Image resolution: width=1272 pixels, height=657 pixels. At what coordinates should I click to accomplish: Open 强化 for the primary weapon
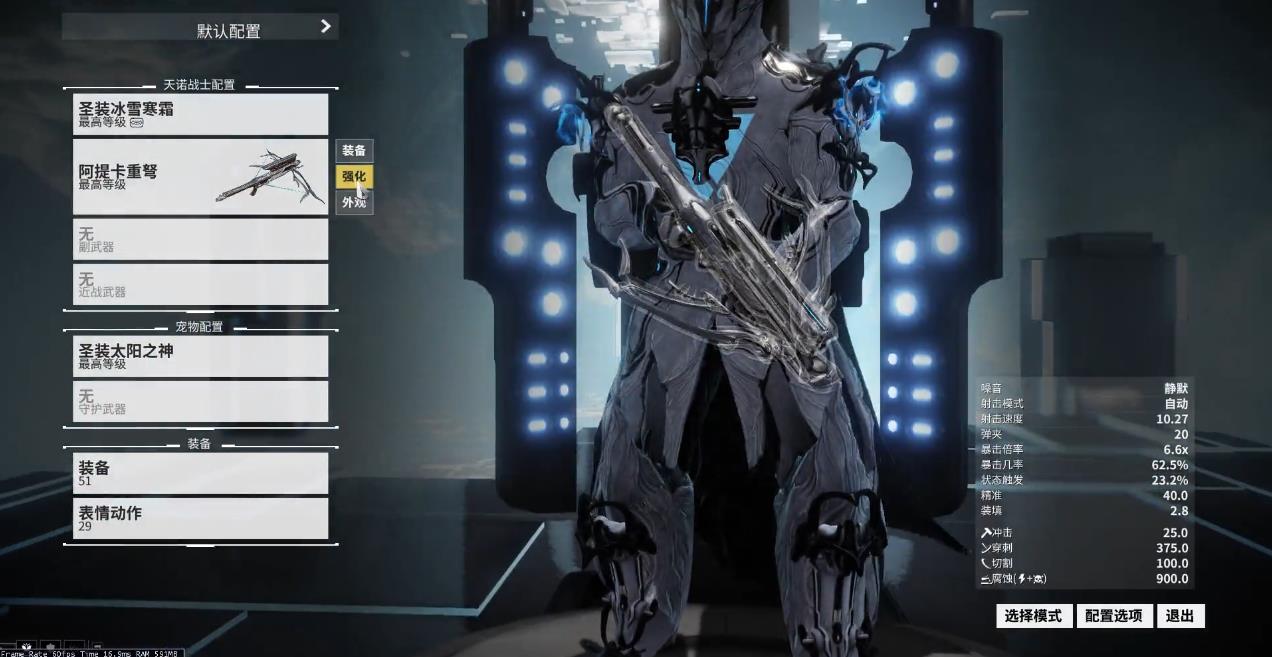click(x=354, y=177)
